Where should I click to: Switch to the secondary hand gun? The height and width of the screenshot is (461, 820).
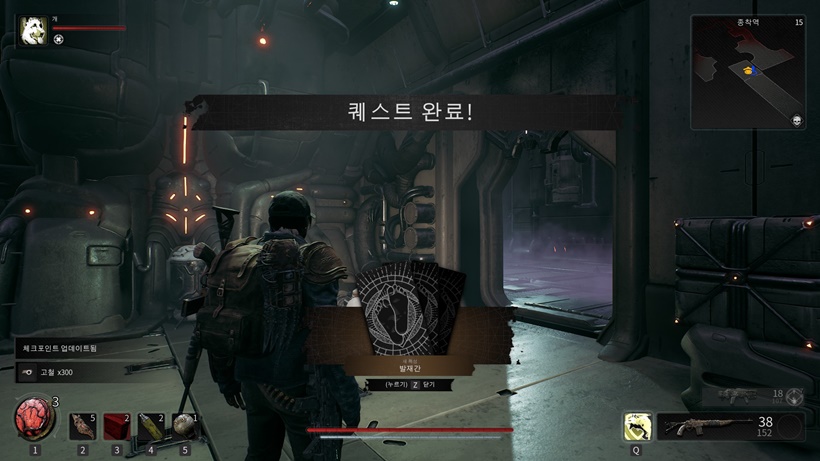click(x=740, y=395)
